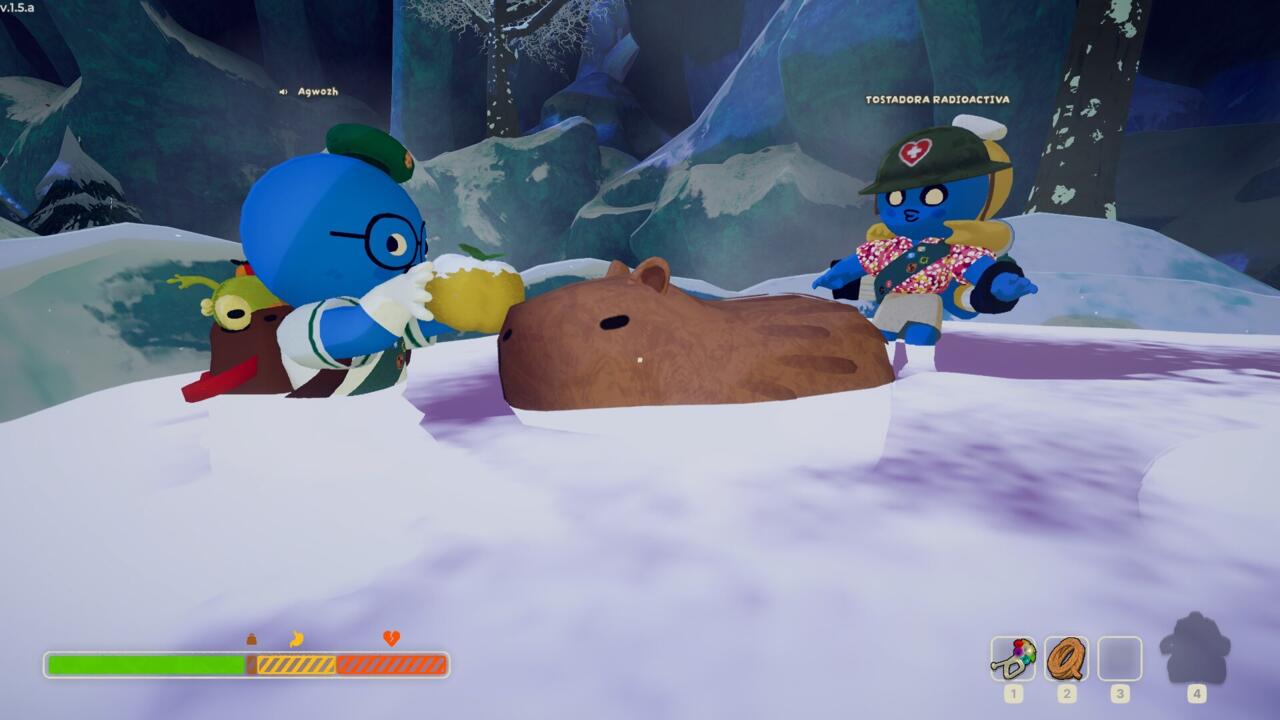Select the coiled rope item slot
The width and height of the screenshot is (1280, 720).
pos(1066,659)
